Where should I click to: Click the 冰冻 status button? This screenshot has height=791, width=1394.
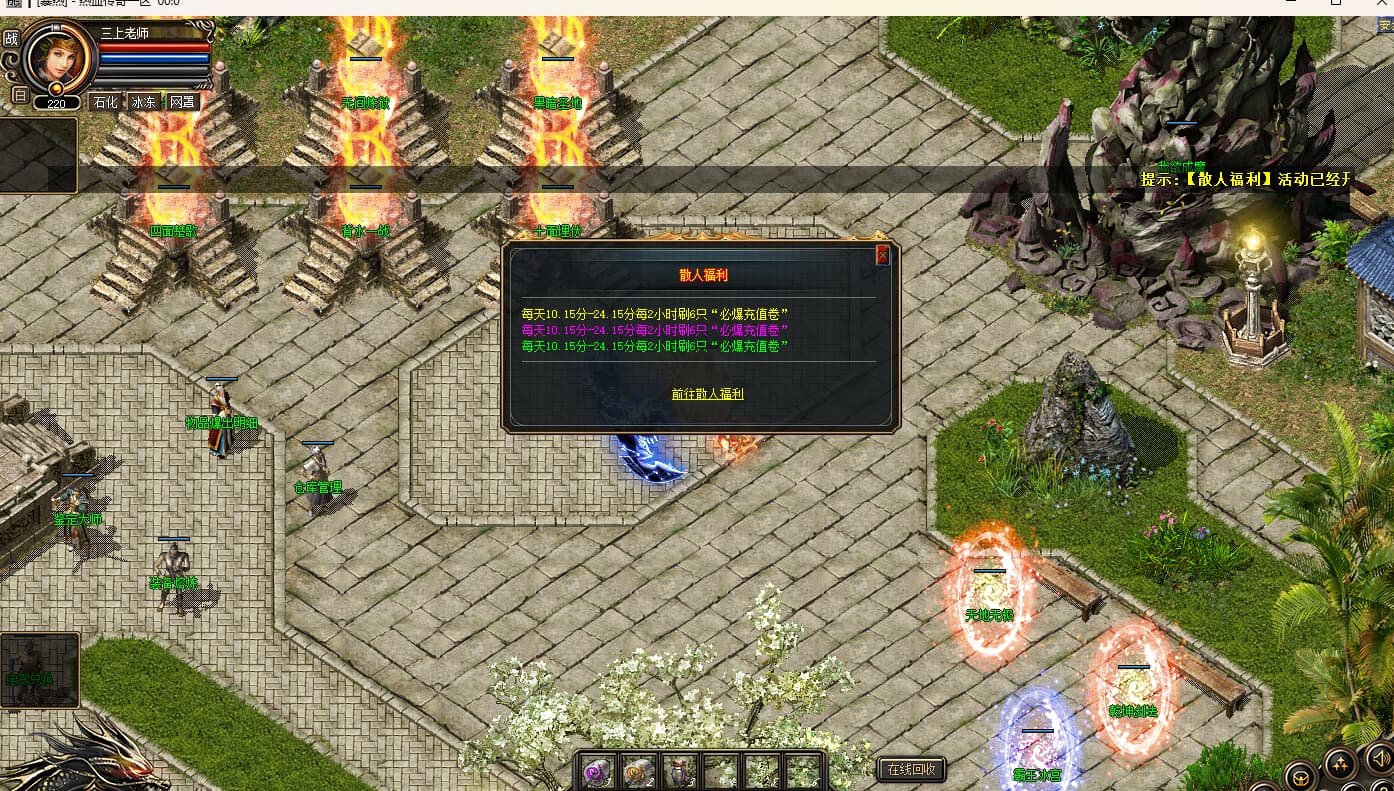(144, 102)
